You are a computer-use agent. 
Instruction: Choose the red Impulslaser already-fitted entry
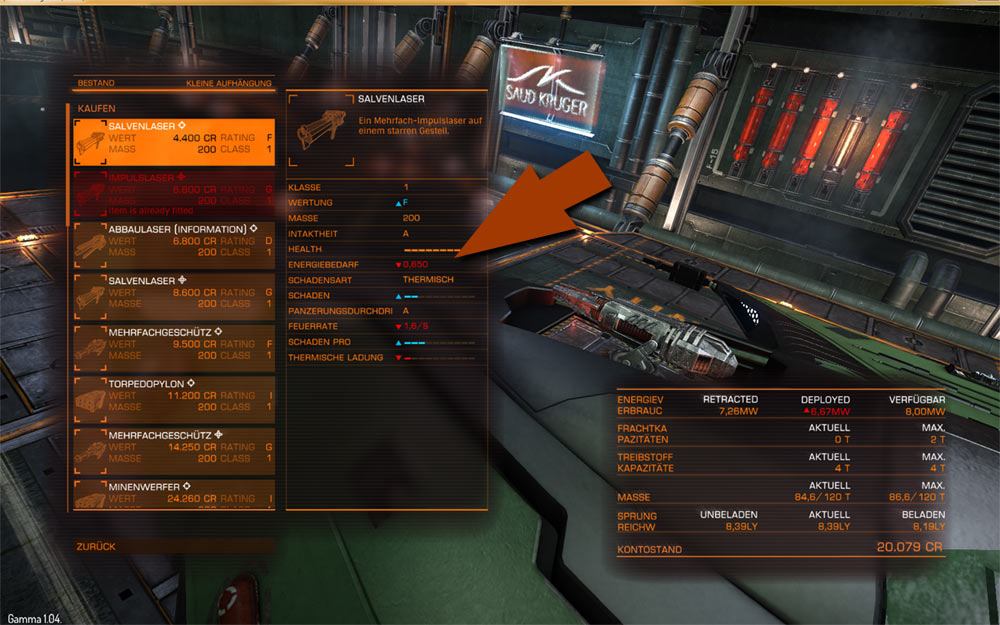[174, 194]
